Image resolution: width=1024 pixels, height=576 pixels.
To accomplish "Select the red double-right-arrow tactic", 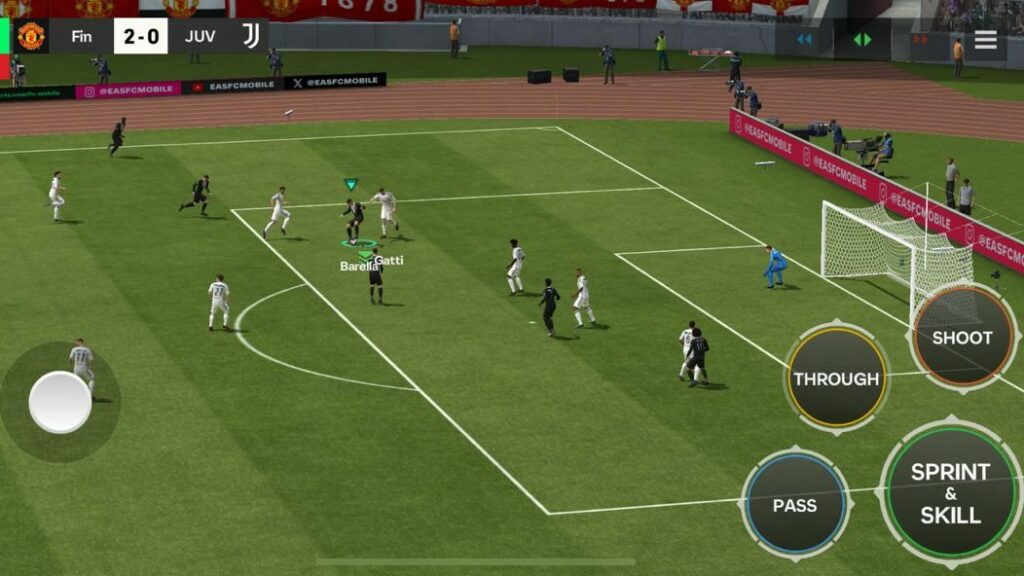I will coord(919,40).
